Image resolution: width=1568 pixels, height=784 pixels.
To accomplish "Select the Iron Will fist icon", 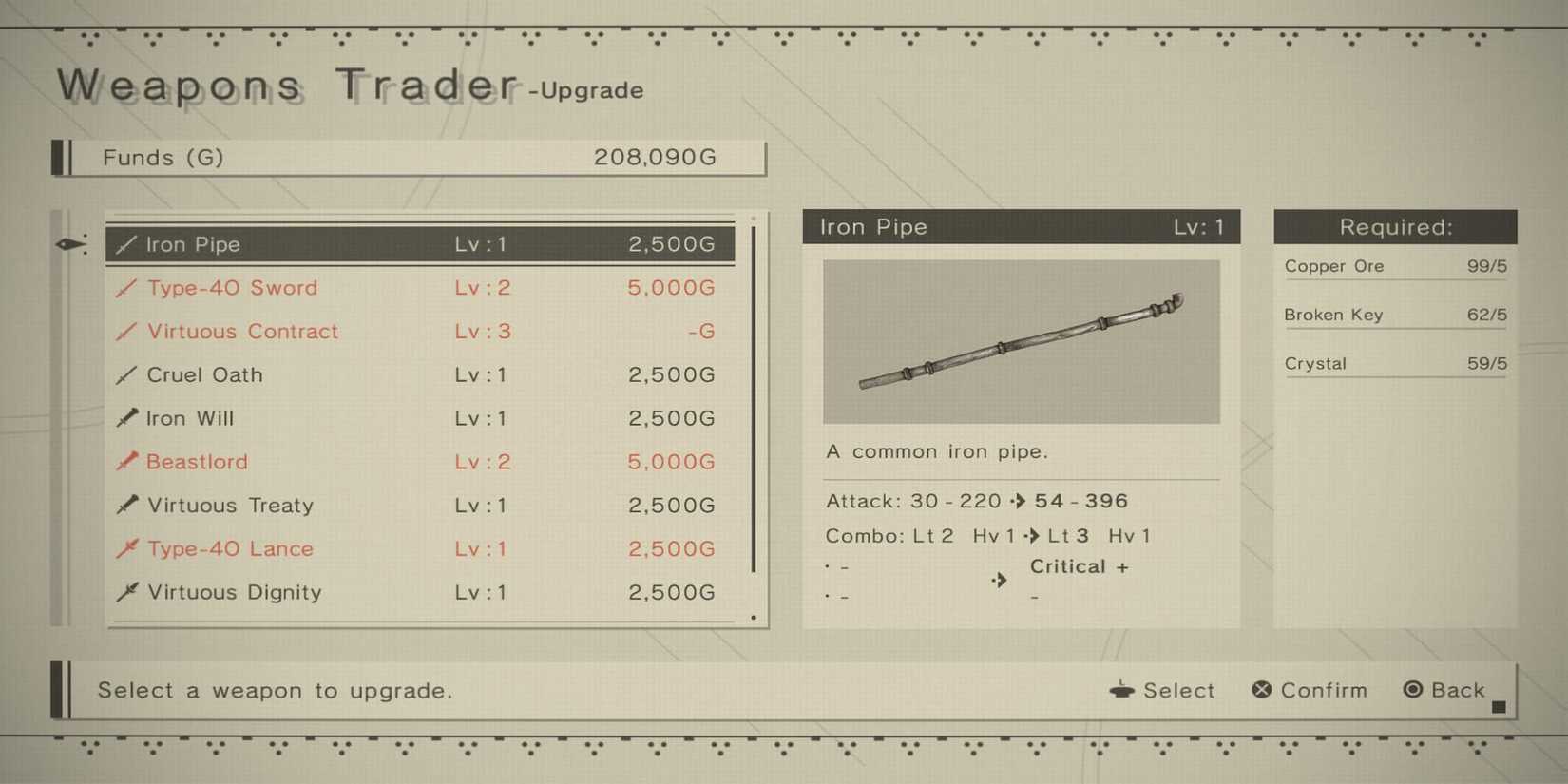I will [x=125, y=418].
